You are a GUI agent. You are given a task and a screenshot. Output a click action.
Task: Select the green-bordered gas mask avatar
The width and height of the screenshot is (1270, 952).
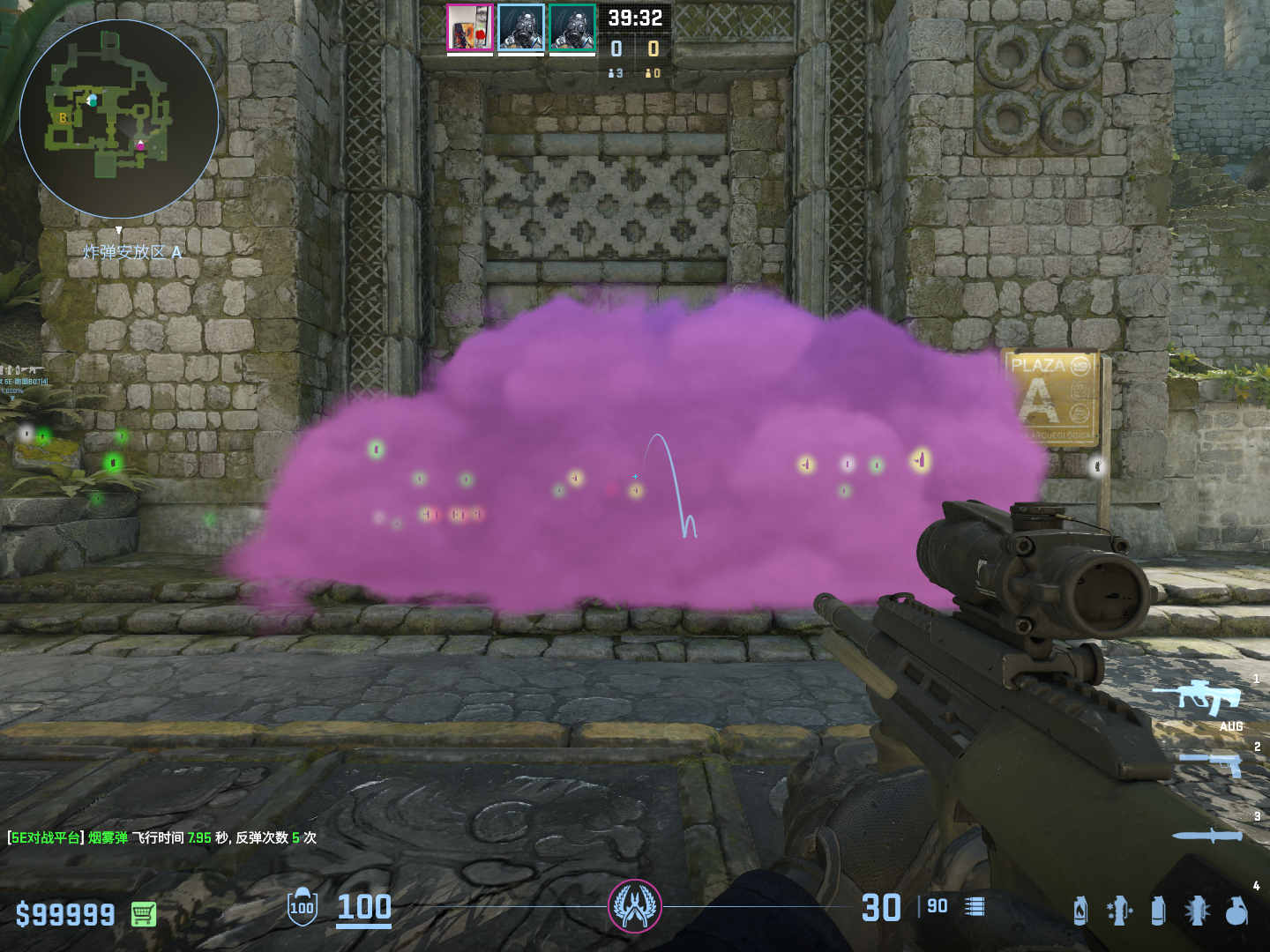571,27
